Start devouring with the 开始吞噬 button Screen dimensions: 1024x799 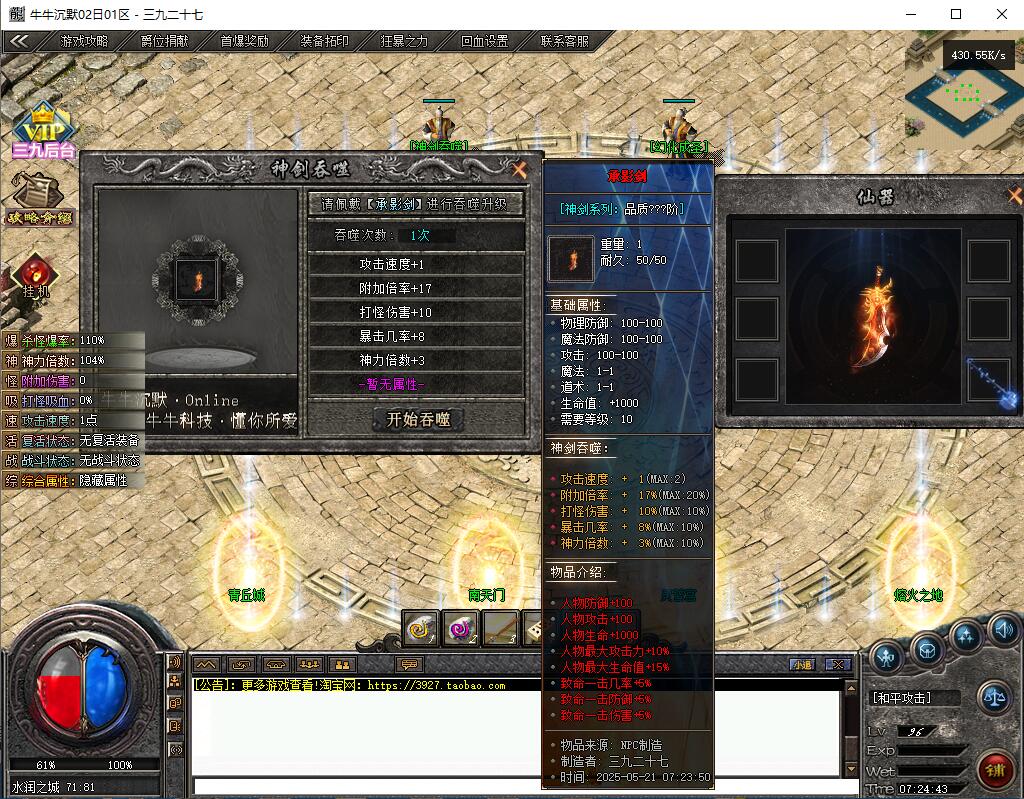click(x=418, y=420)
